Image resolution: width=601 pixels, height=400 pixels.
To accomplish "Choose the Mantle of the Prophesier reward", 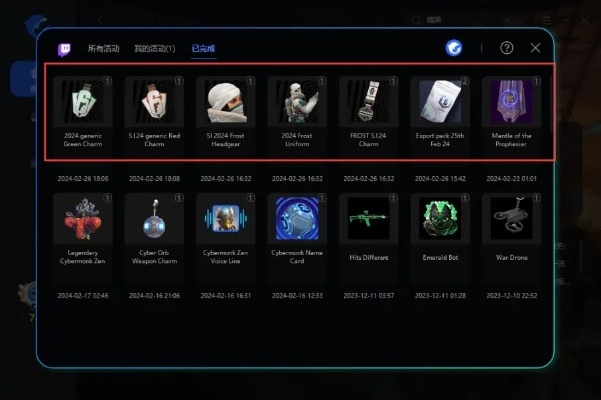I will tap(511, 102).
